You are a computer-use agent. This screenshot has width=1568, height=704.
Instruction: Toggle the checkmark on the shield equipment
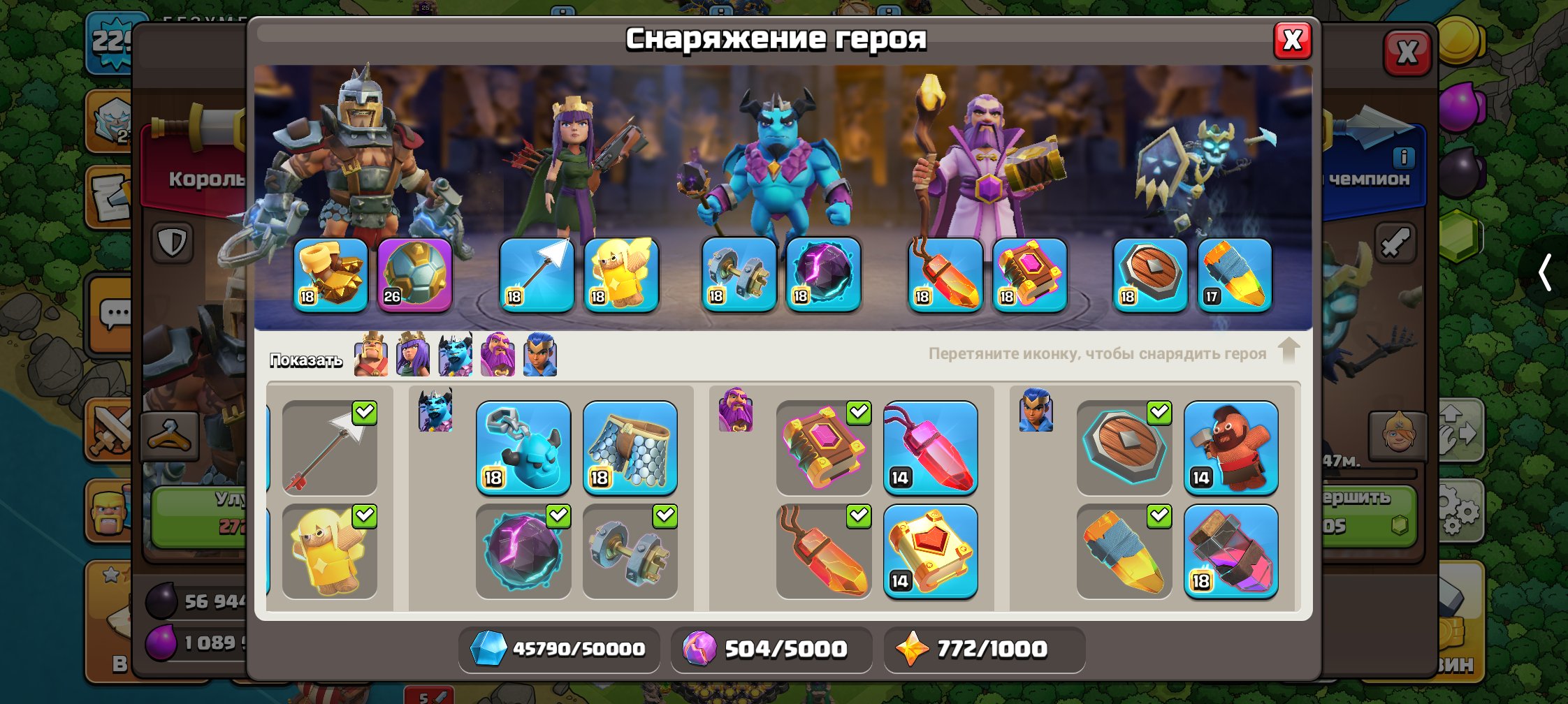pos(1158,413)
